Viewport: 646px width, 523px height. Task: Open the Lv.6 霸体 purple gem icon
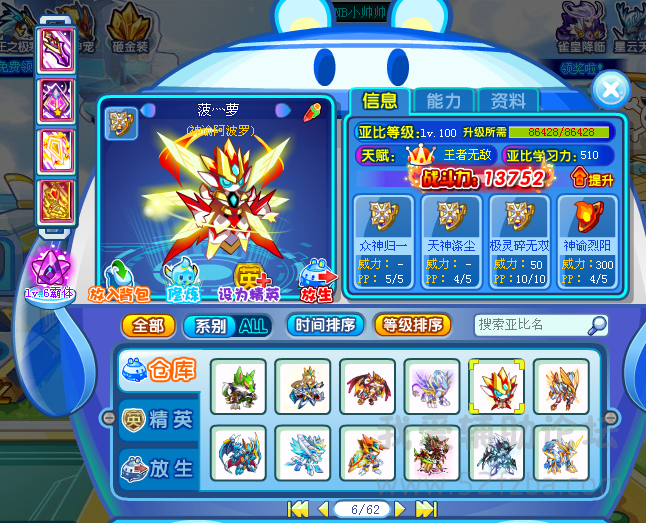click(47, 270)
